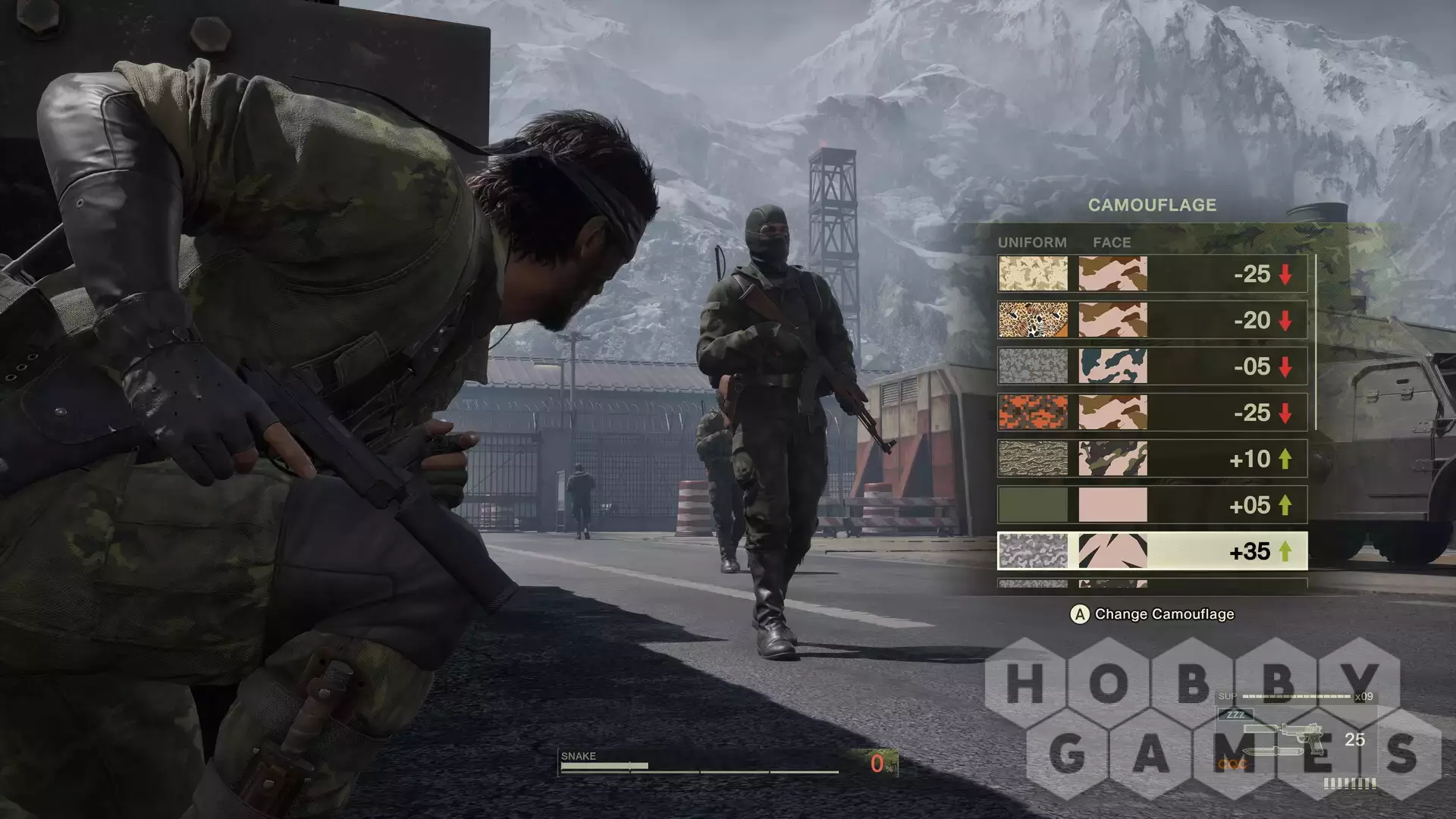Screen dimensions: 1456x819
Task: Pick the gray camouflage with -05 rating
Action: (1151, 366)
